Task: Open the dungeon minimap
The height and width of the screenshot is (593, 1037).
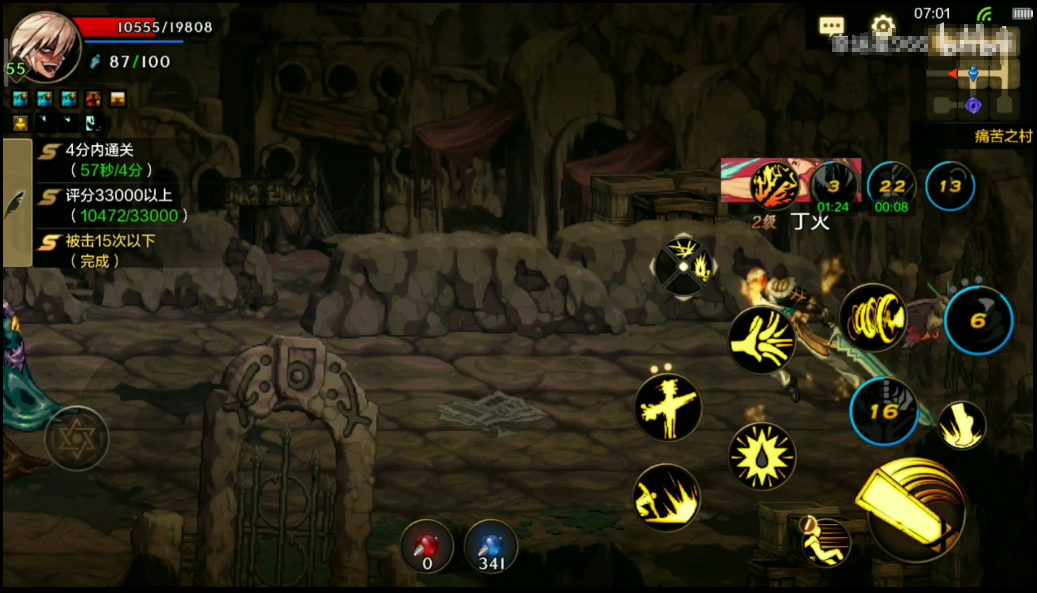Action: click(x=971, y=87)
